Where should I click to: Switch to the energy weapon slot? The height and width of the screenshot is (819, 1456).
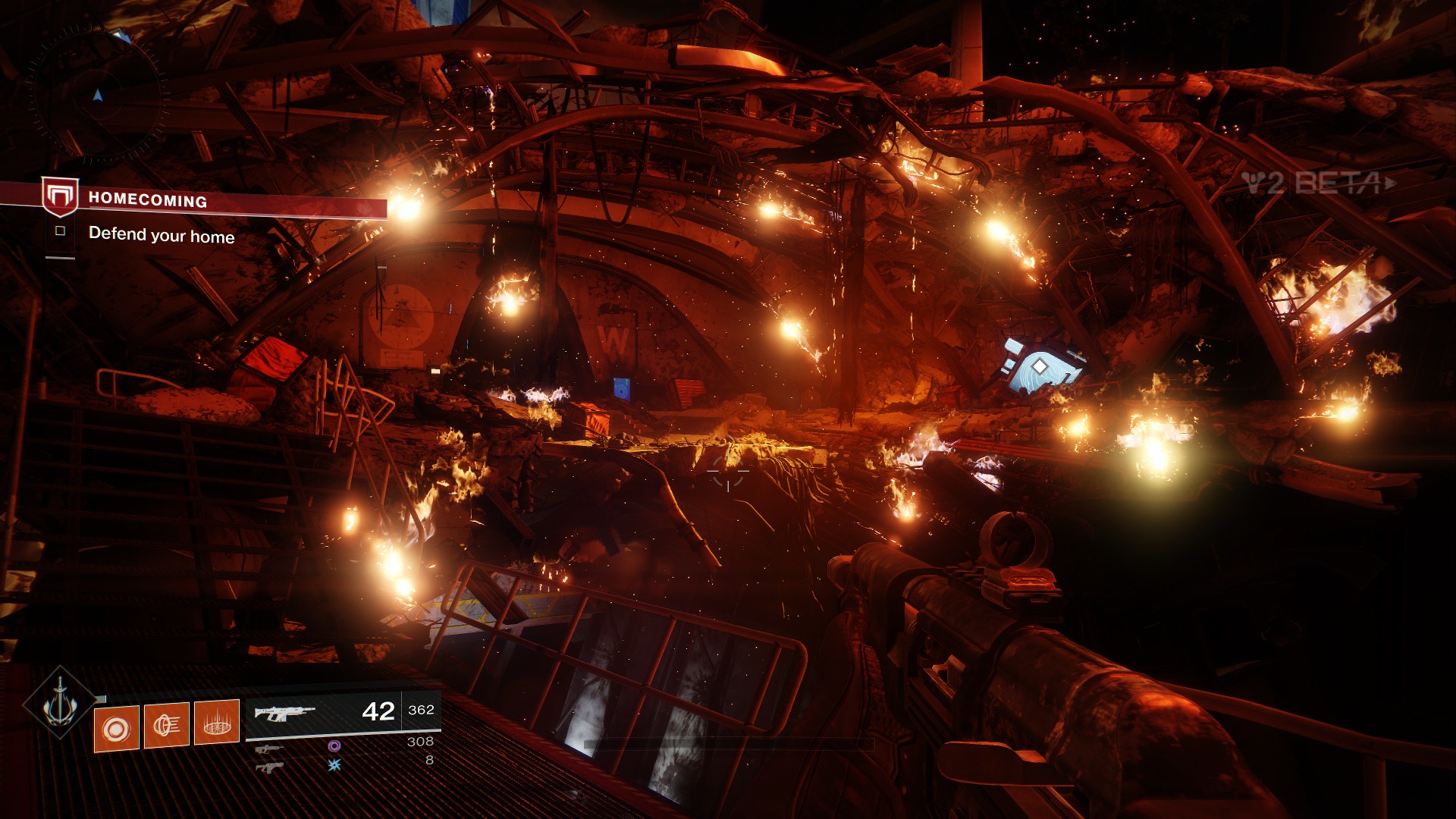pyautogui.click(x=269, y=749)
